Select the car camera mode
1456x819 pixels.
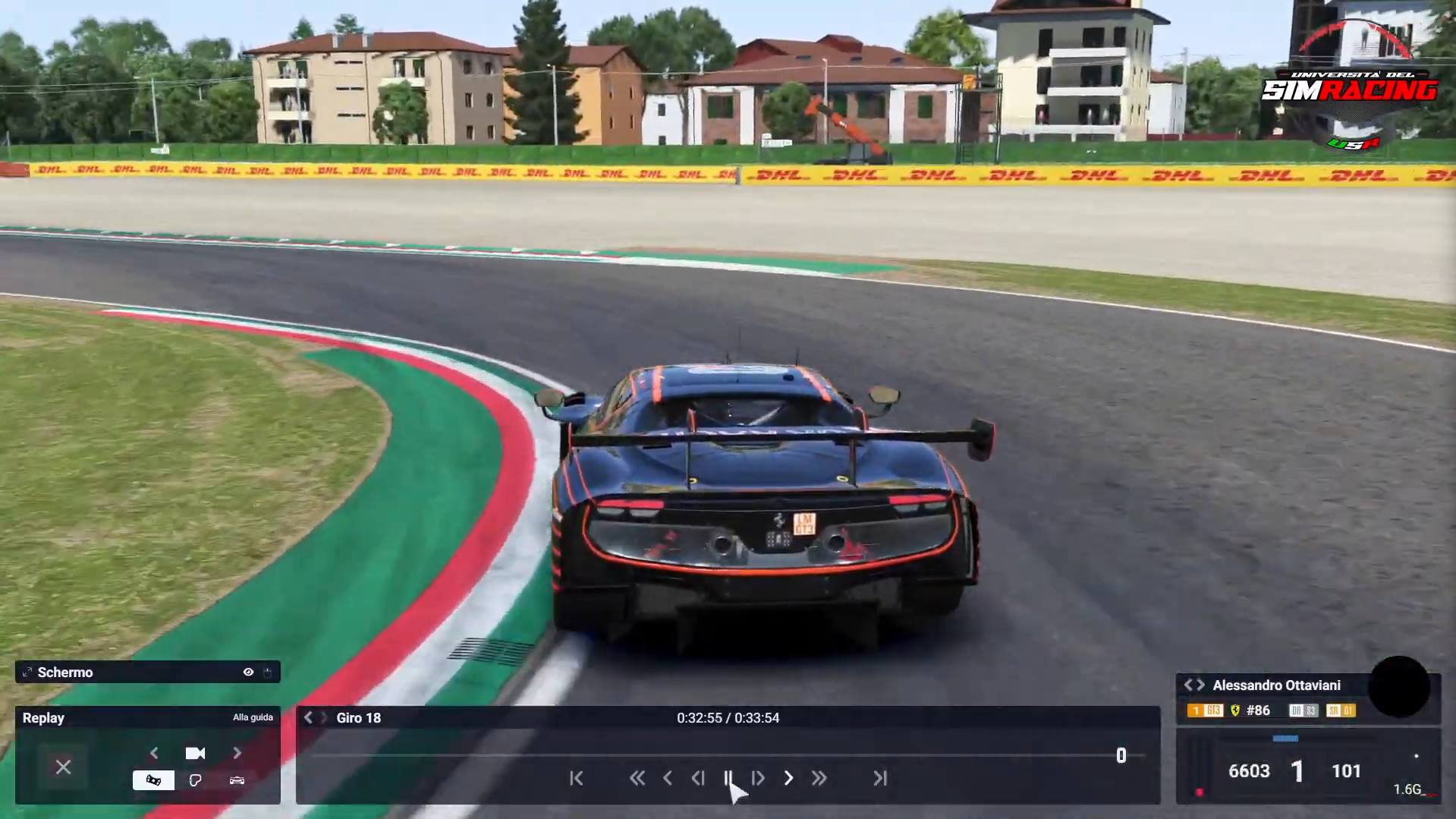(237, 780)
